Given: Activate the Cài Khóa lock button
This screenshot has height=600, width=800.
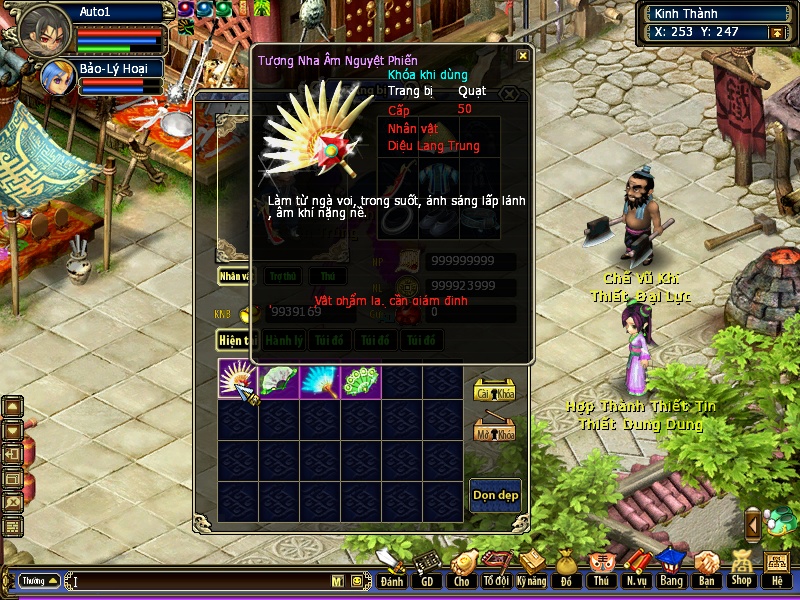Looking at the screenshot, I should pyautogui.click(x=494, y=391).
